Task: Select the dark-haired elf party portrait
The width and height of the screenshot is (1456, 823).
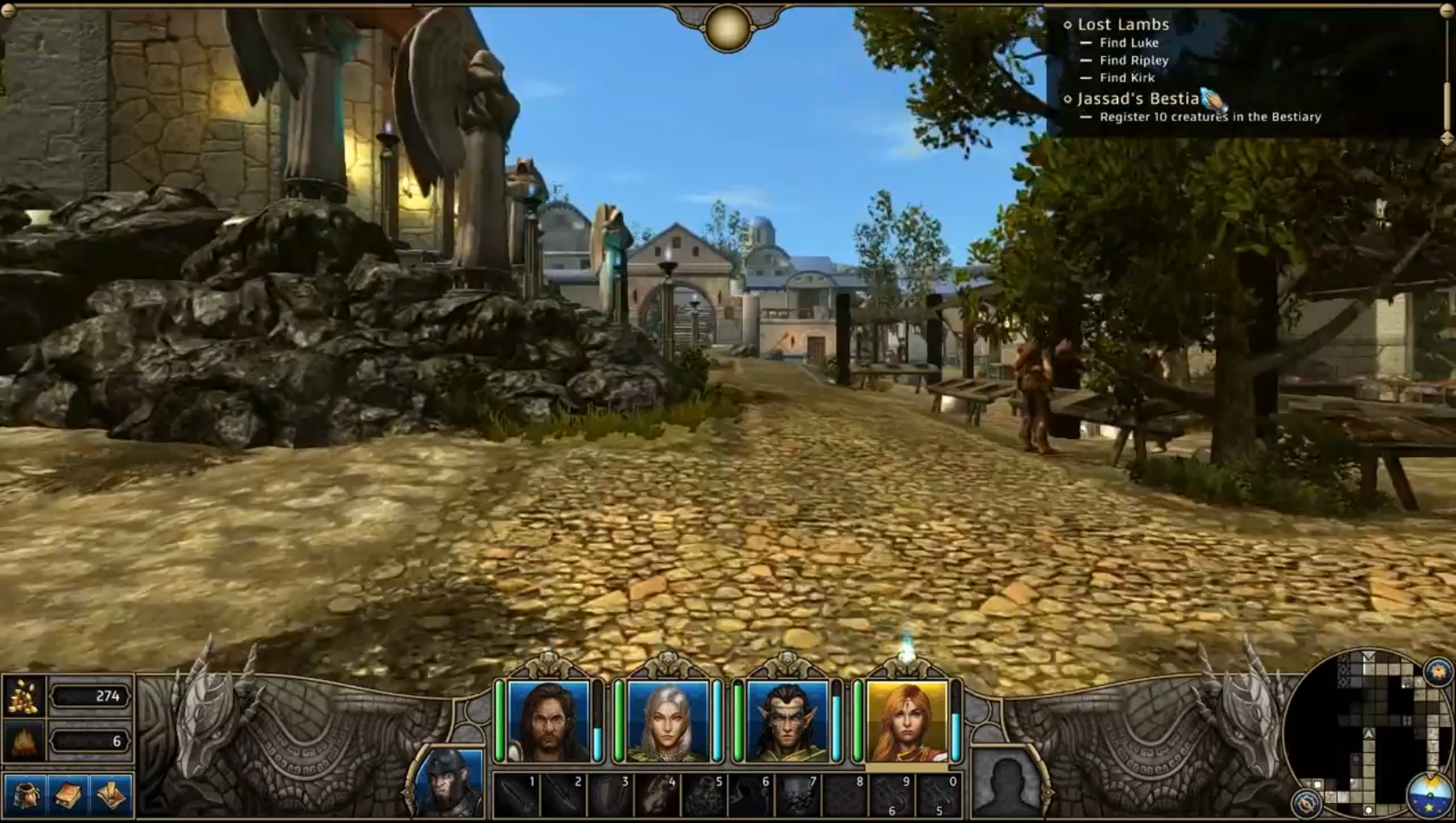Action: coord(787,721)
